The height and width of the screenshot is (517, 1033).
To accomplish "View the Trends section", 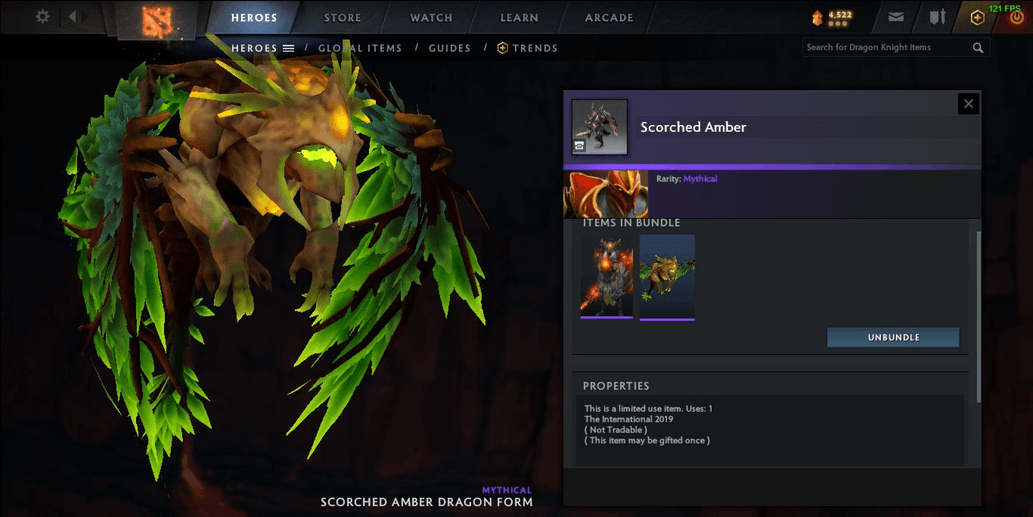I will click(x=528, y=48).
